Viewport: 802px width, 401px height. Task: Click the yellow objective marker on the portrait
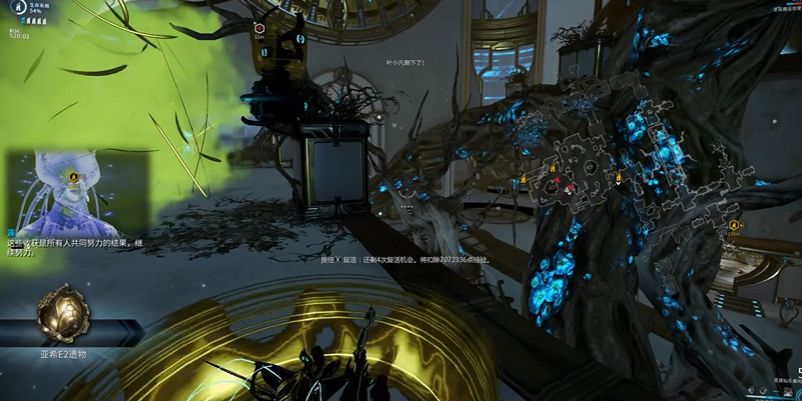point(73,178)
